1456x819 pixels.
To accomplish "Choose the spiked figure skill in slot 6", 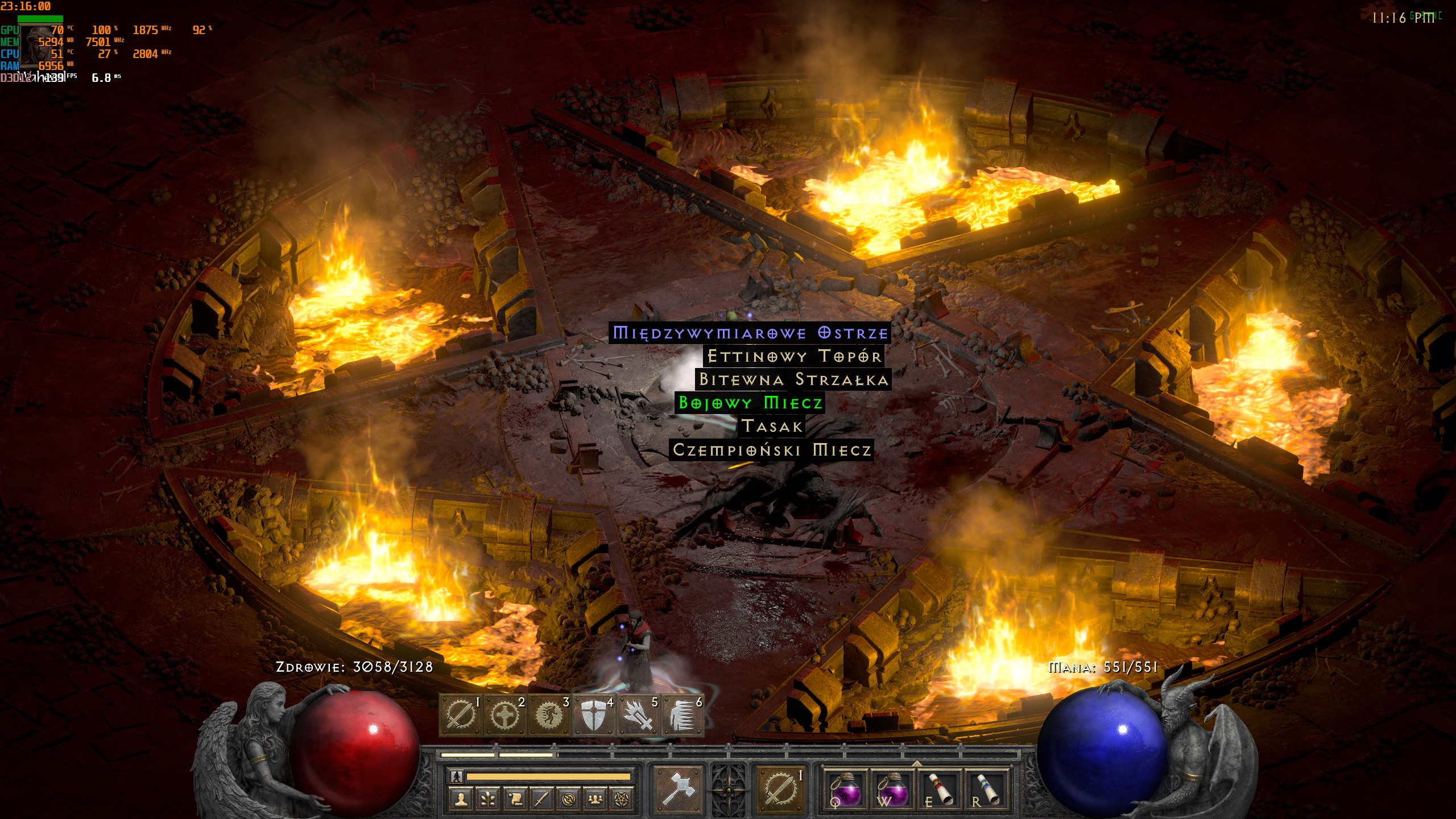I will click(682, 715).
